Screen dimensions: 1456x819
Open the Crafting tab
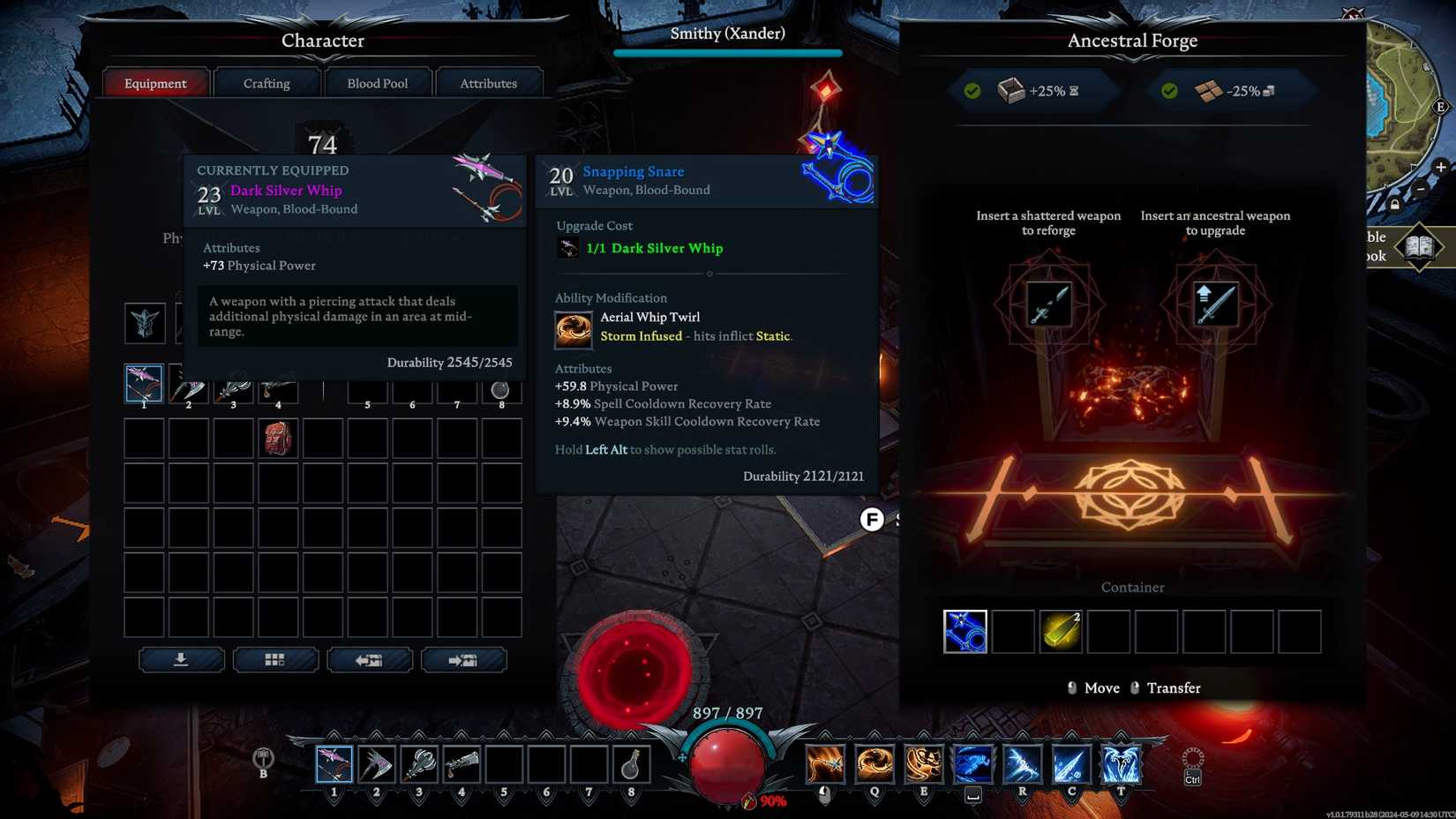point(266,82)
